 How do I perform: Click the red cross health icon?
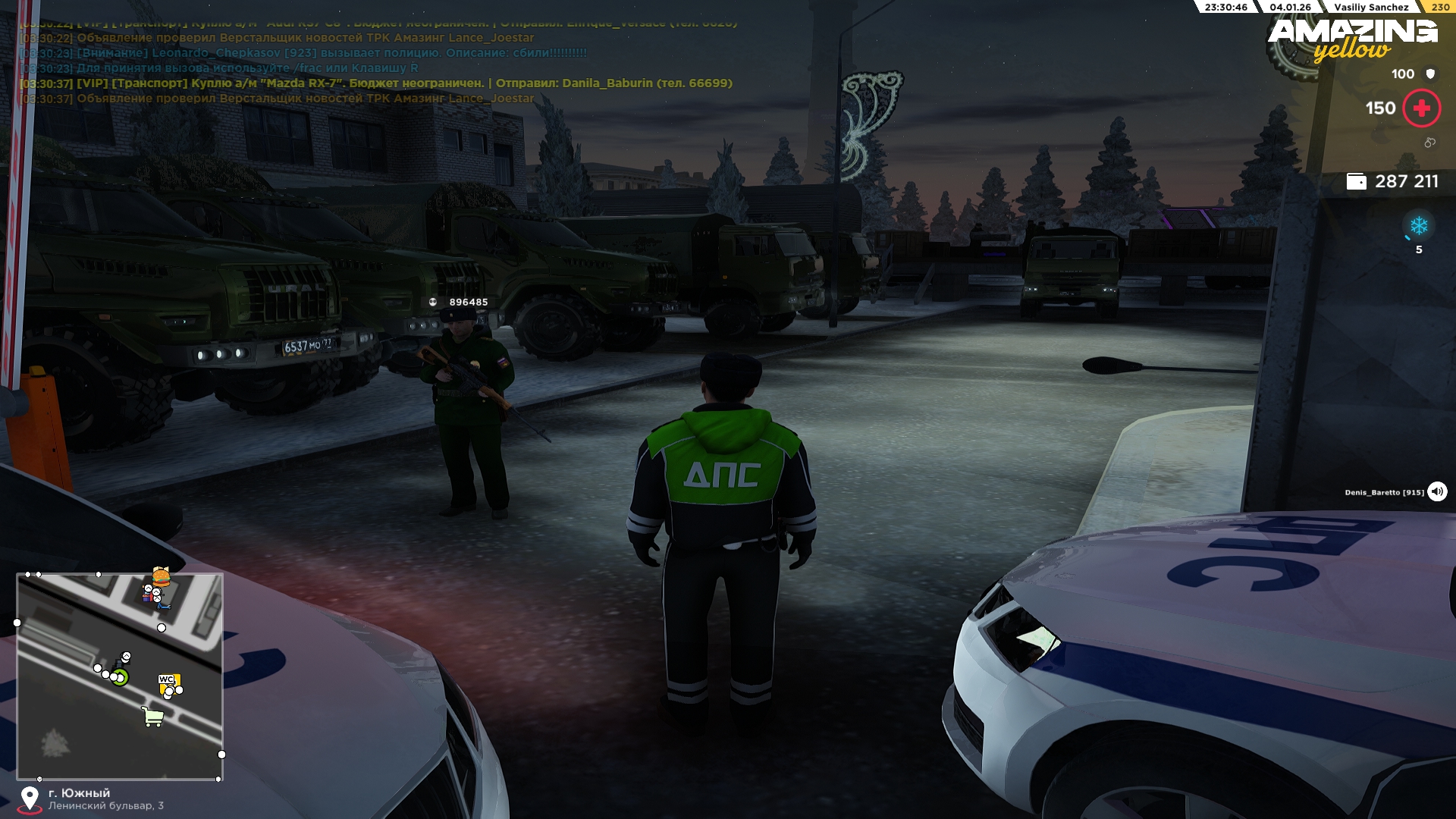(1421, 108)
